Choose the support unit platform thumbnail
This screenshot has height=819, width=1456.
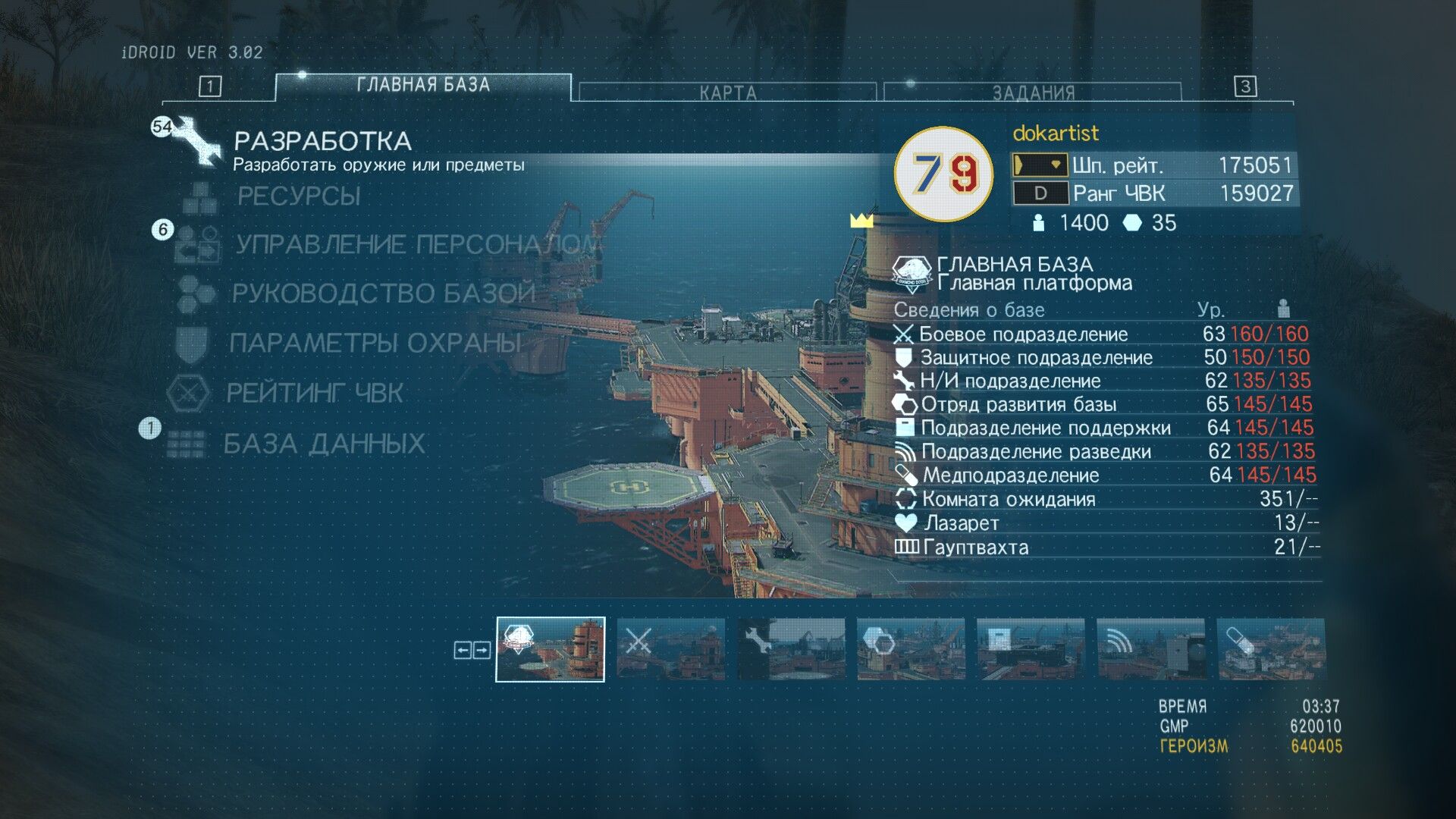(1031, 649)
